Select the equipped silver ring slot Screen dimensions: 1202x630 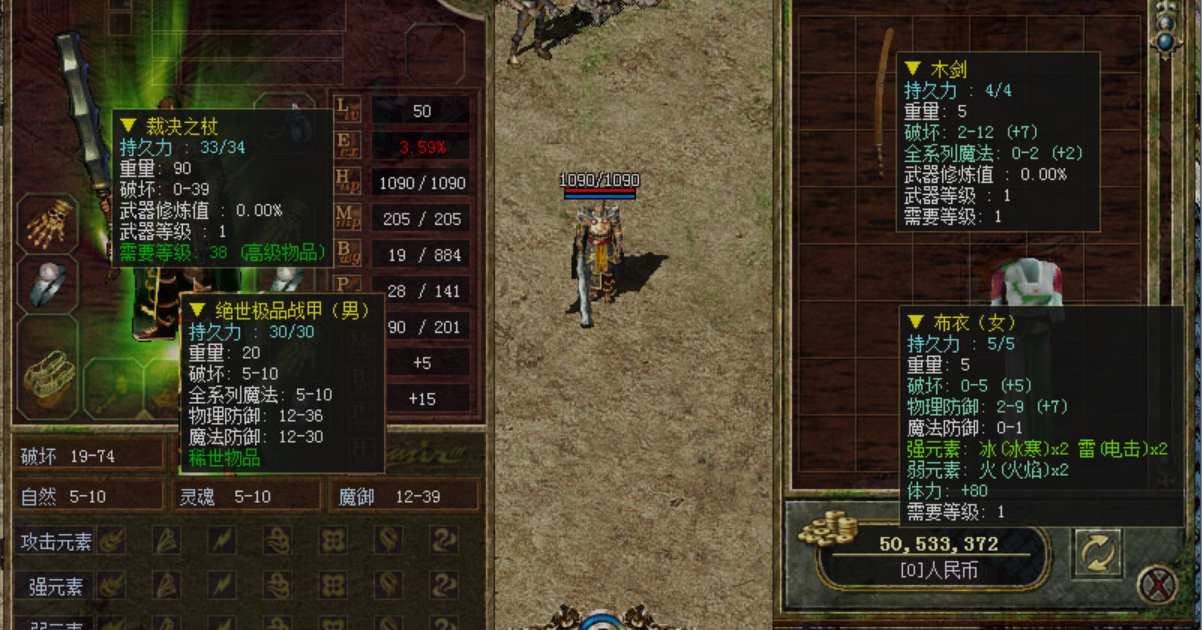[46, 283]
